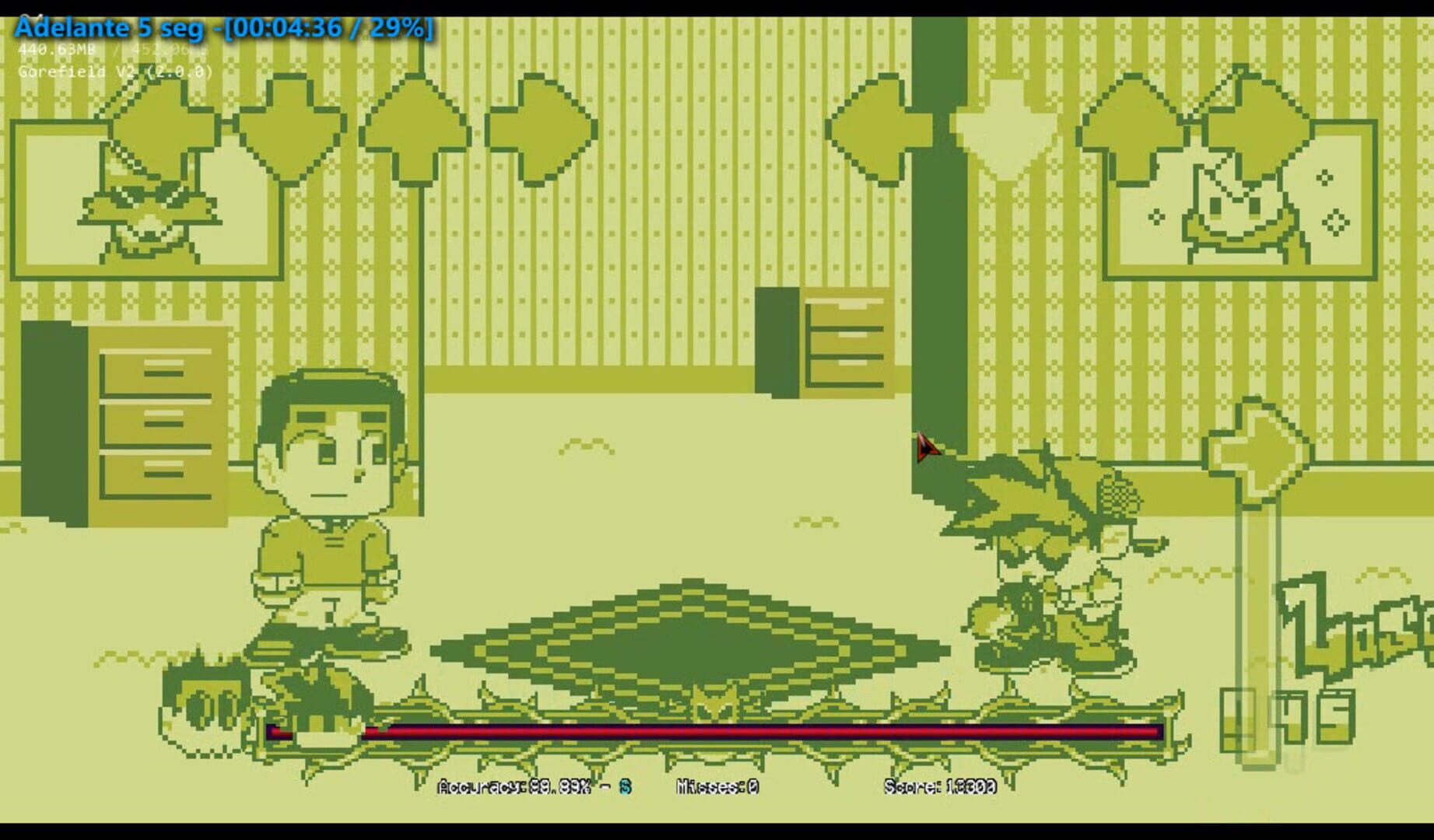Image resolution: width=1434 pixels, height=840 pixels.
Task: Click the 'Score: 13300' display
Action: (x=938, y=786)
